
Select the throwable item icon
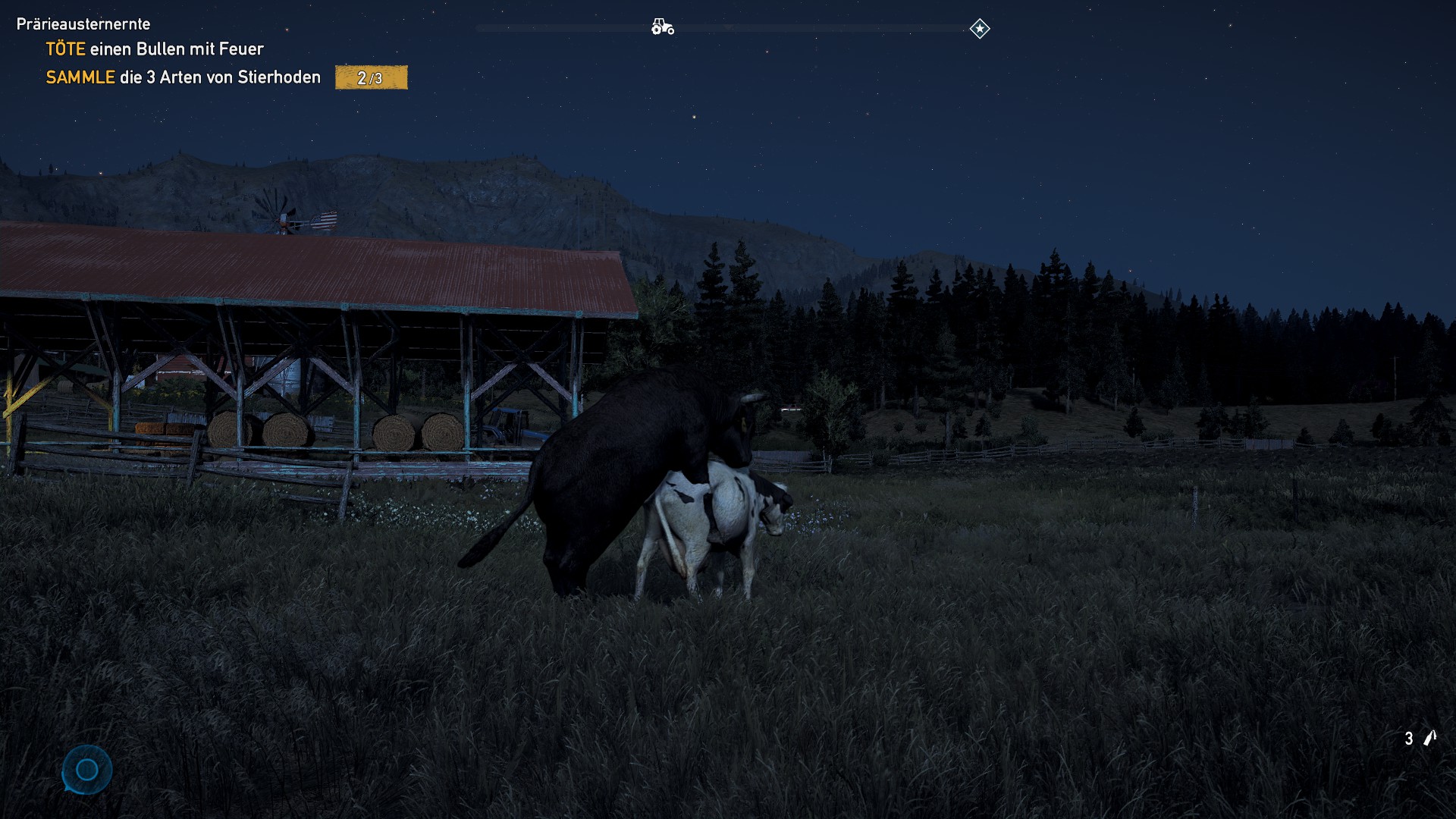[x=1429, y=738]
